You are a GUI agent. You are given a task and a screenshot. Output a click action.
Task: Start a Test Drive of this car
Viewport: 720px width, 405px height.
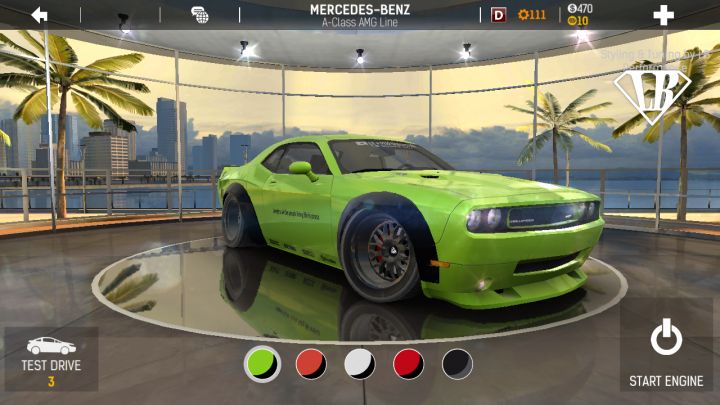(x=51, y=359)
